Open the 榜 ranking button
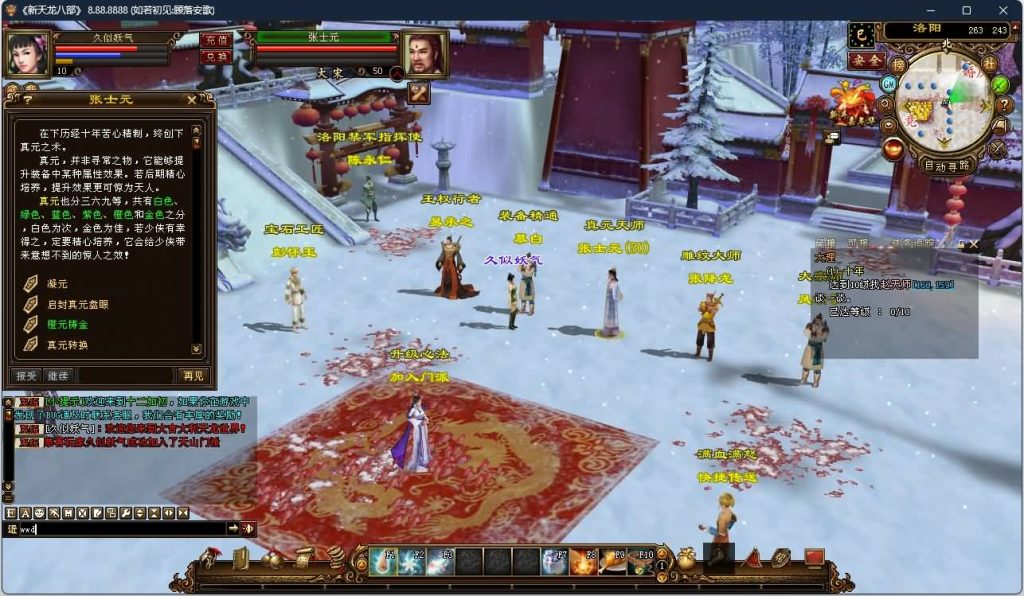Screen dimensions: 1024x596 pyautogui.click(x=900, y=64)
